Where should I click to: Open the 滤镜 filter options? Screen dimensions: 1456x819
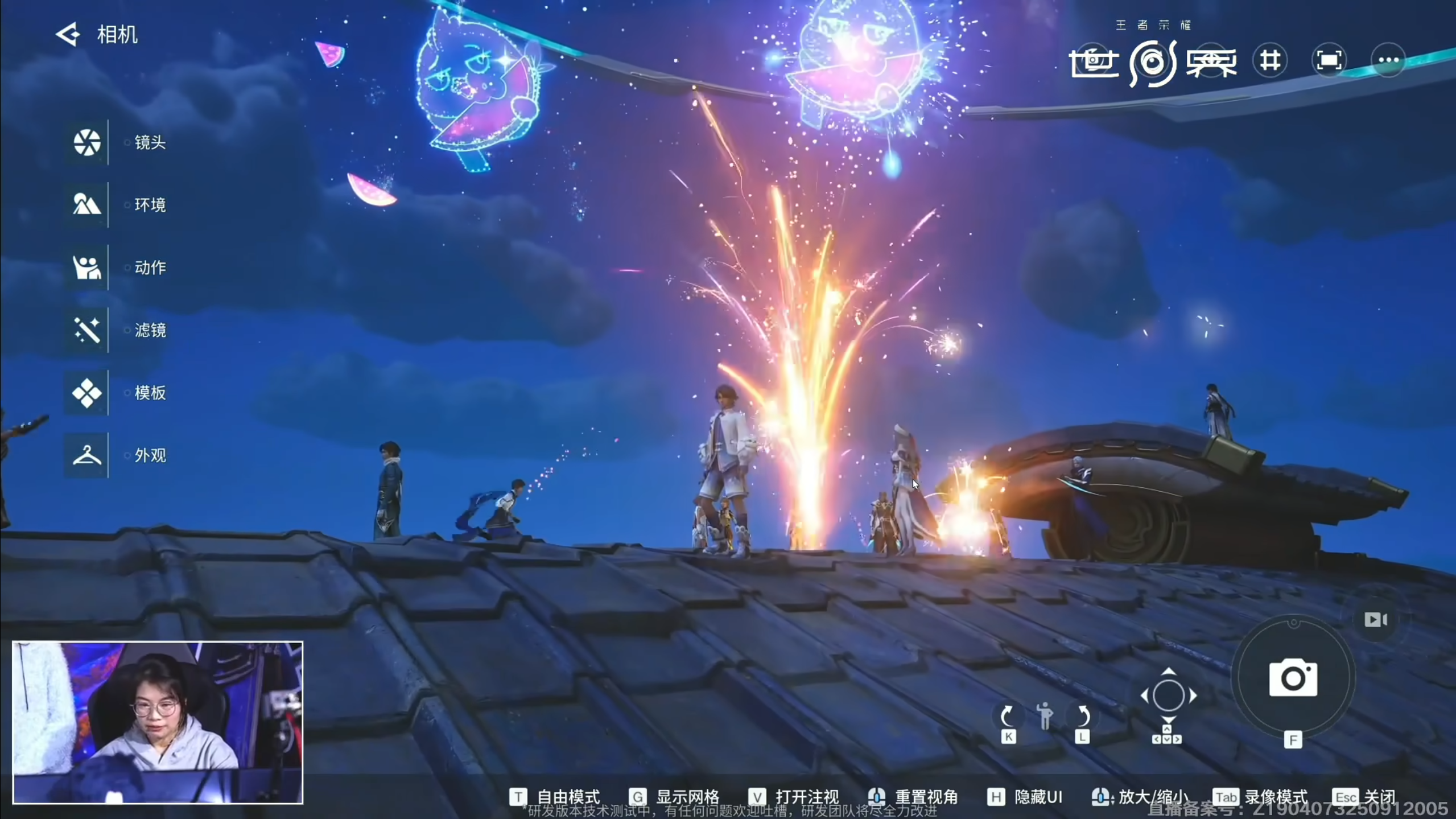point(87,330)
